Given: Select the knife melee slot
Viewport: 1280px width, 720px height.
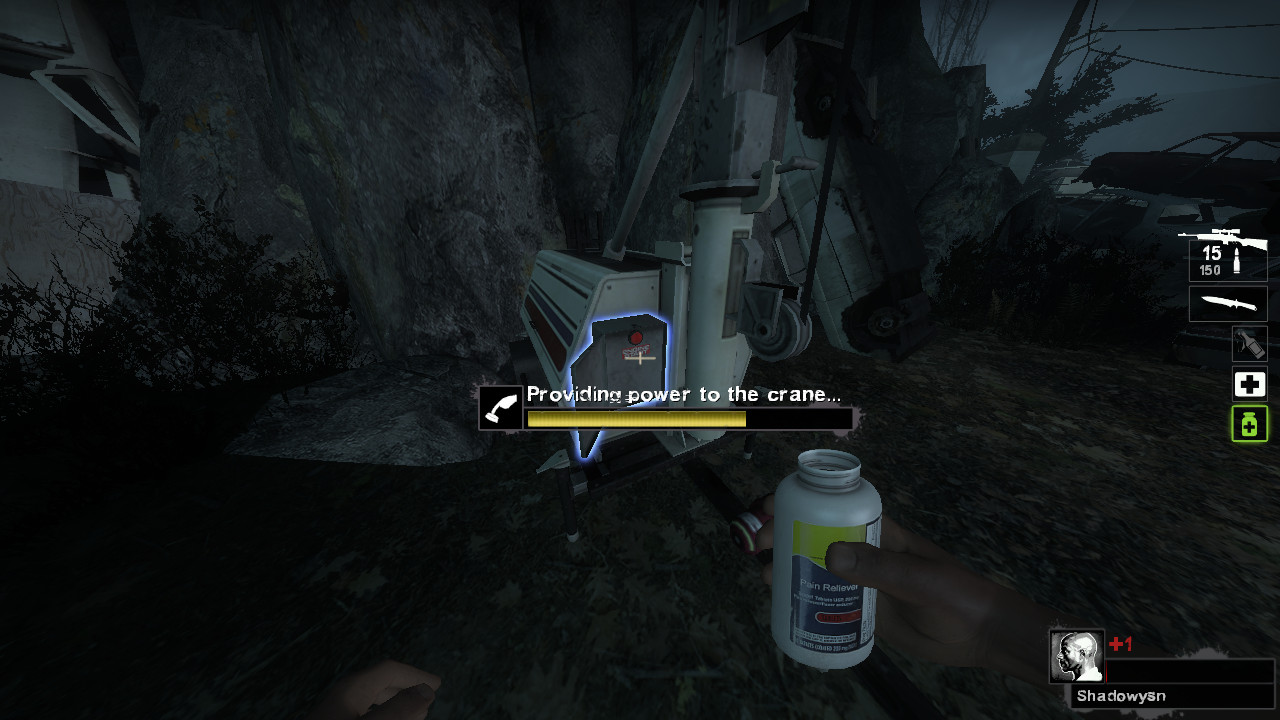Looking at the screenshot, I should (x=1227, y=303).
